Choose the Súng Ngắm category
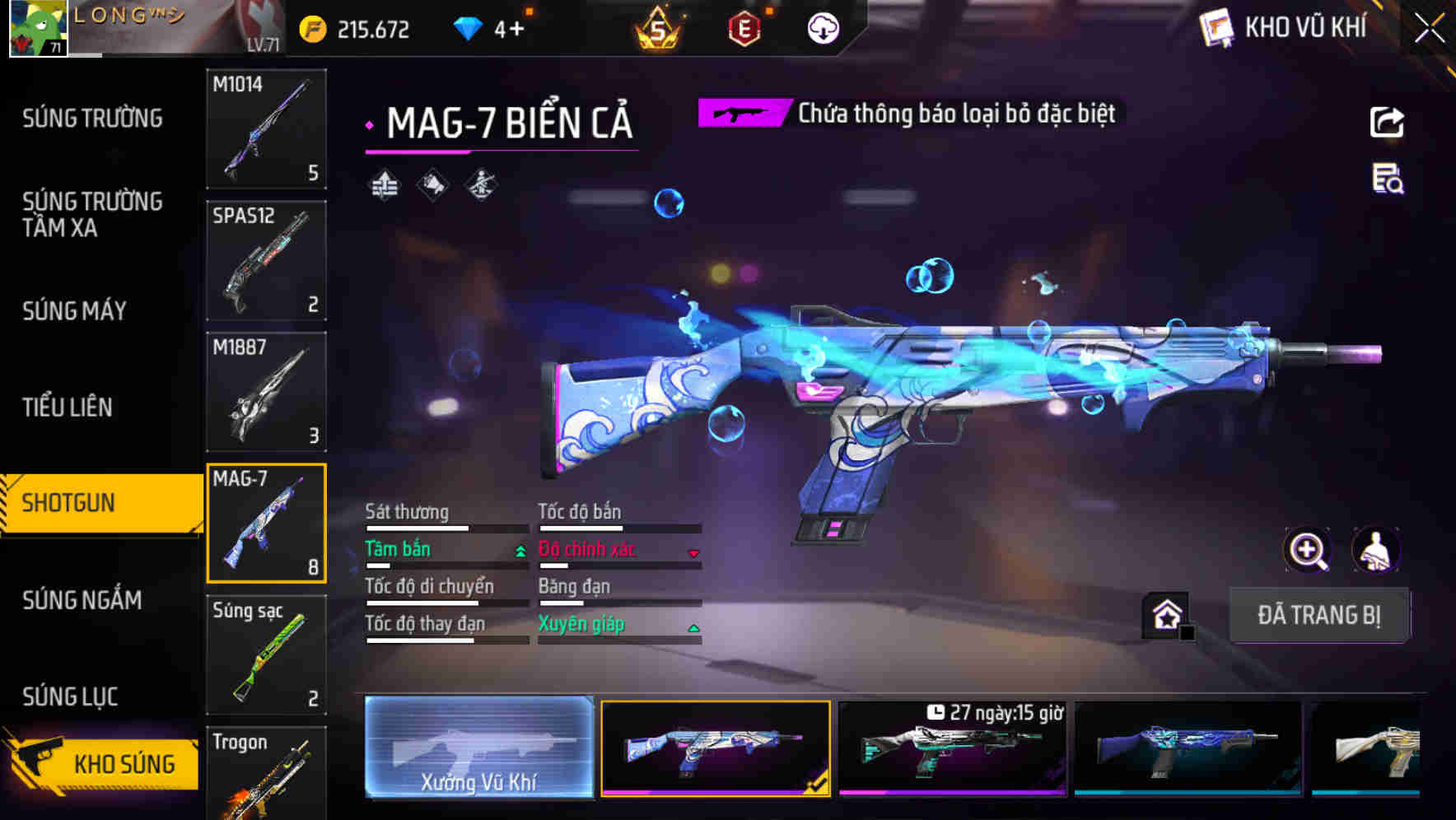 [x=82, y=600]
